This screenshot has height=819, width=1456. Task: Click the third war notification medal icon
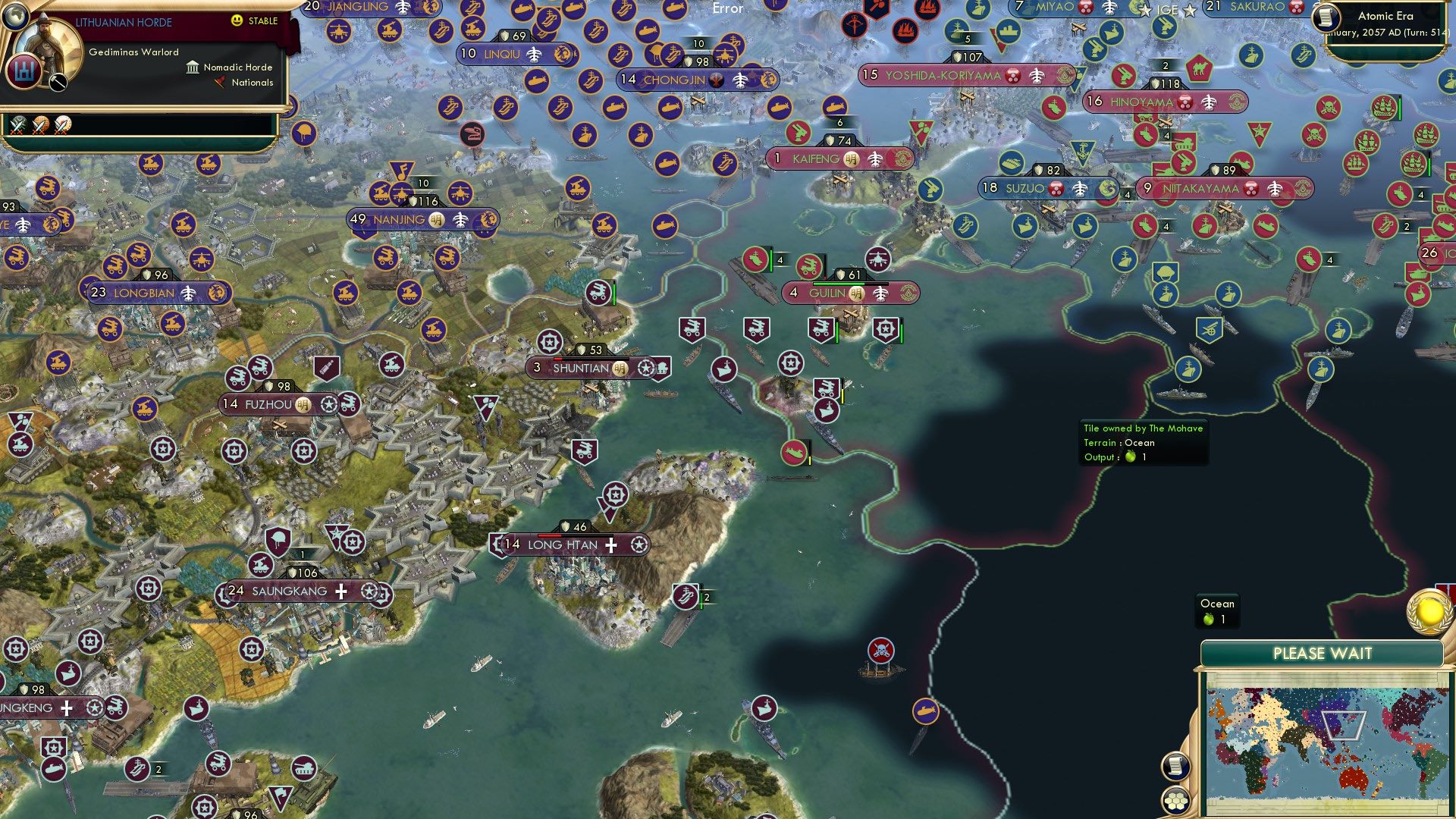pos(63,127)
